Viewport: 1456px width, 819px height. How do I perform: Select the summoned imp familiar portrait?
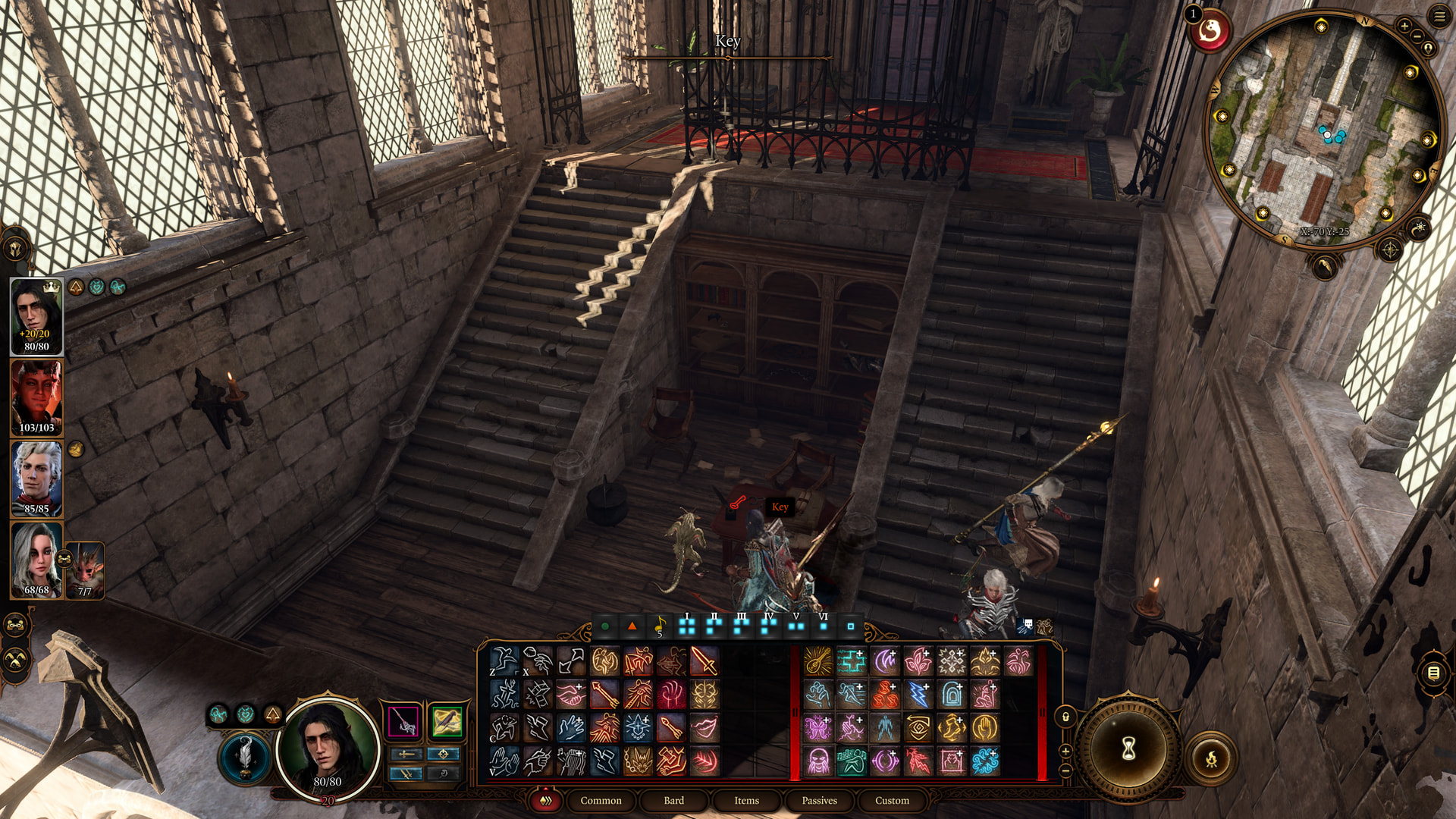tap(86, 569)
